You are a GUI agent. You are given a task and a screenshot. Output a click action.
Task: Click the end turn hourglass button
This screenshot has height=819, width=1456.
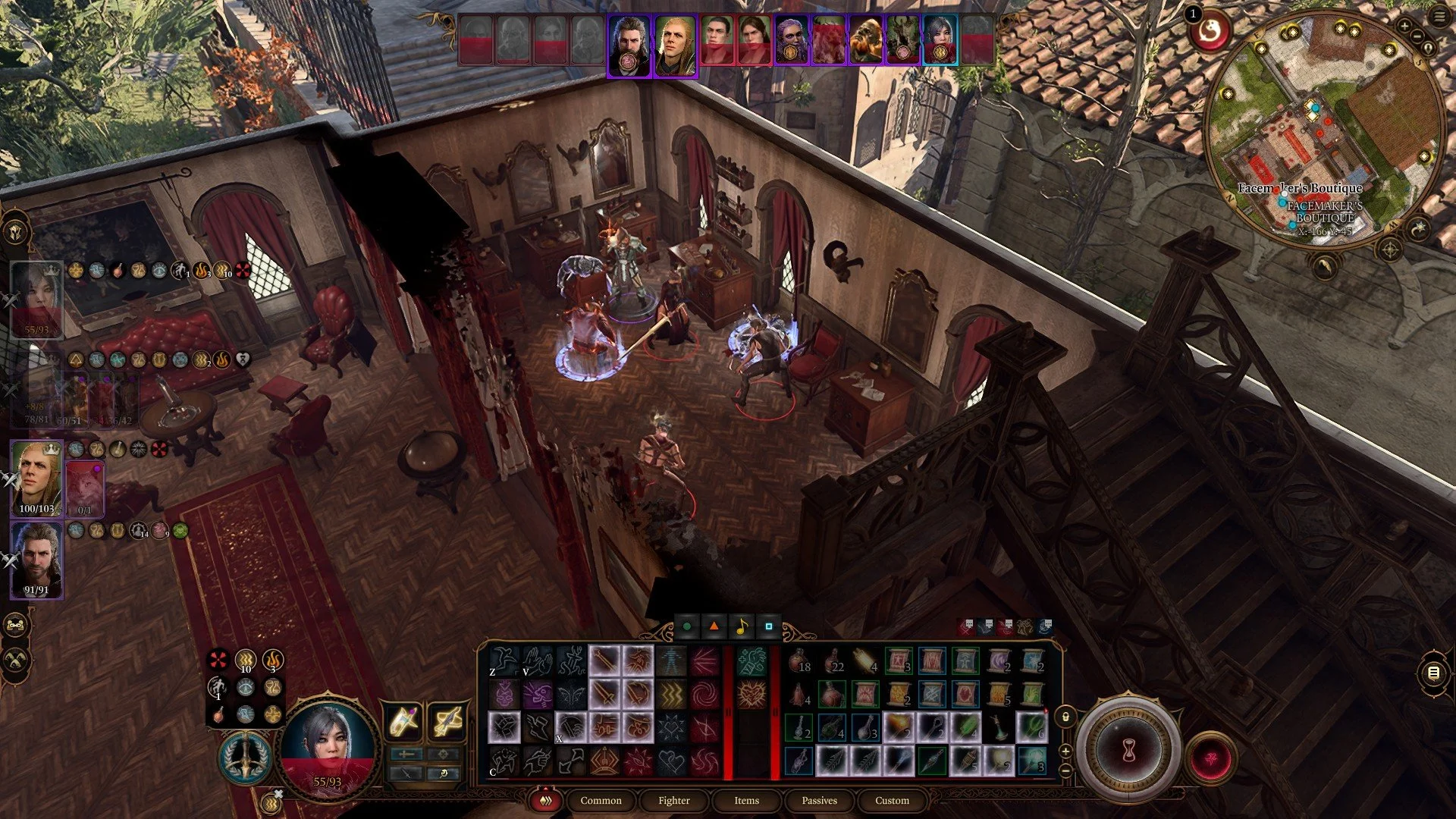[x=1128, y=751]
